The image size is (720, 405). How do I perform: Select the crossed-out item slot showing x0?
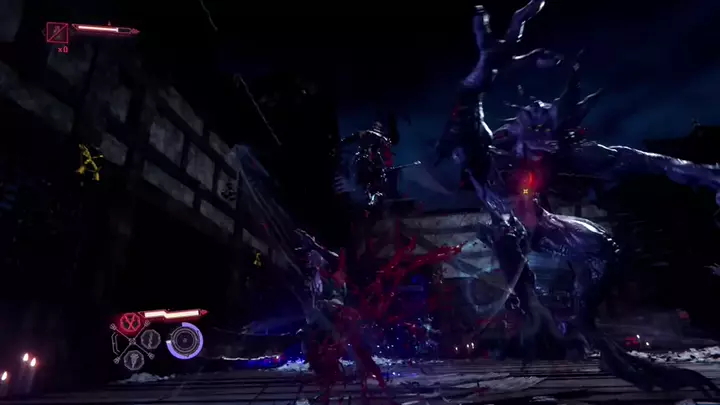[x=57, y=32]
